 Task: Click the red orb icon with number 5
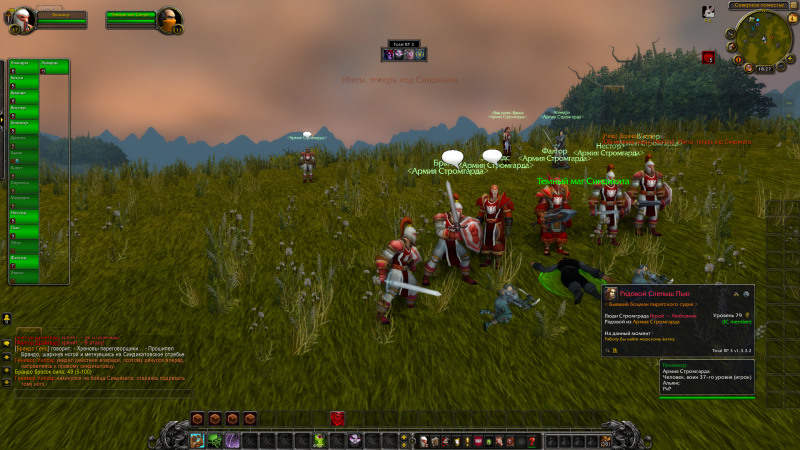pos(708,58)
